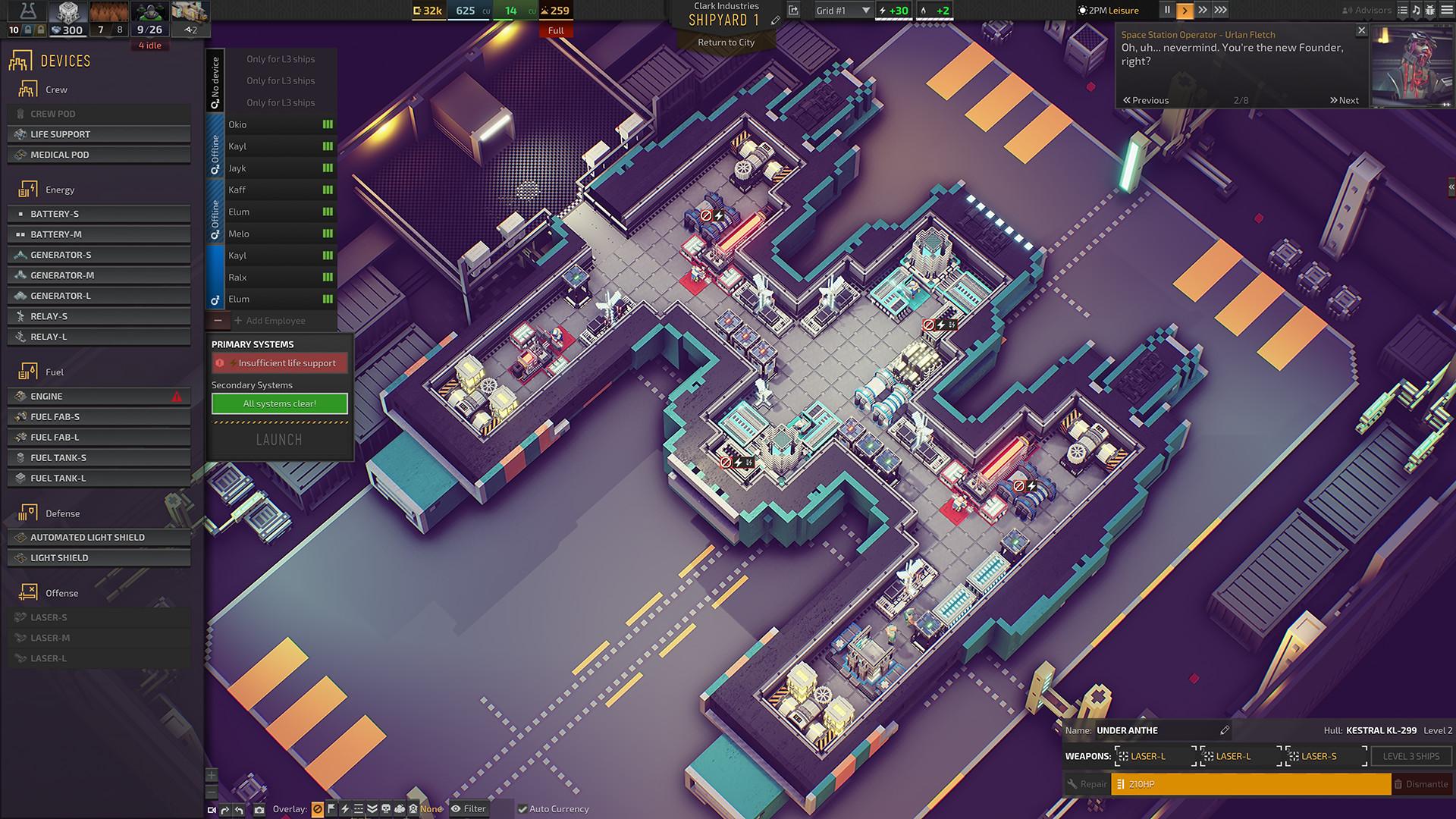1456x819 pixels.
Task: Select the Battery-S device
Action: coord(99,214)
